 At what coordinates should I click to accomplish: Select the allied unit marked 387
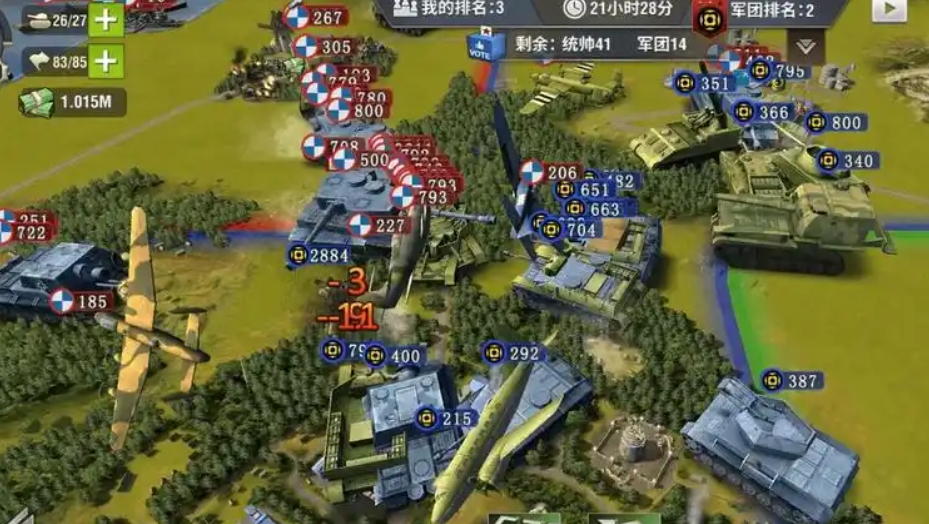tap(791, 381)
